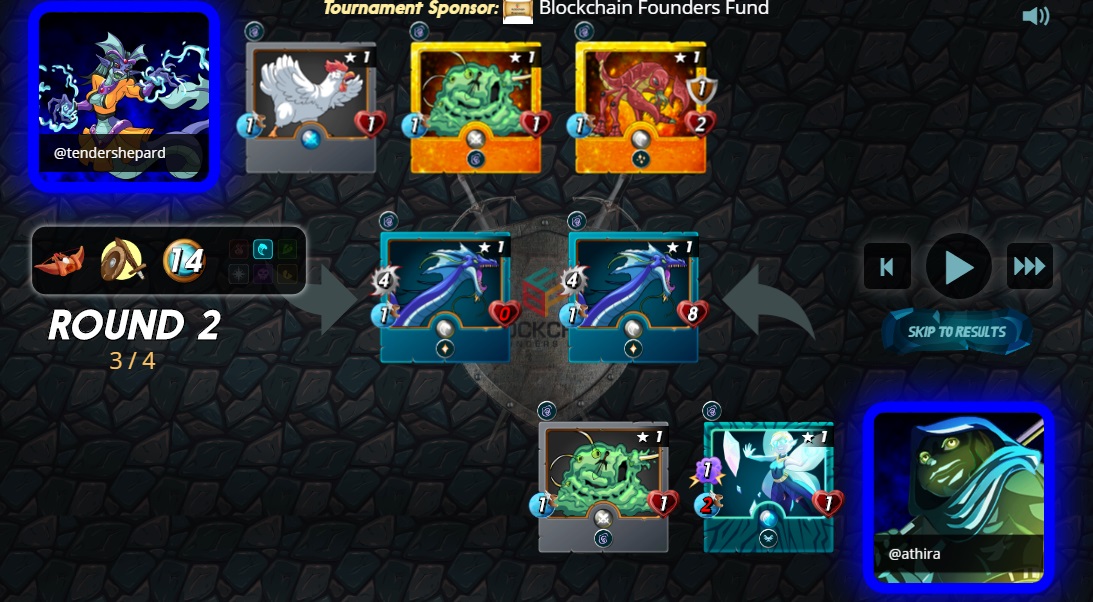Click the play battle button
Screen dimensions: 1093x602
(x=958, y=267)
